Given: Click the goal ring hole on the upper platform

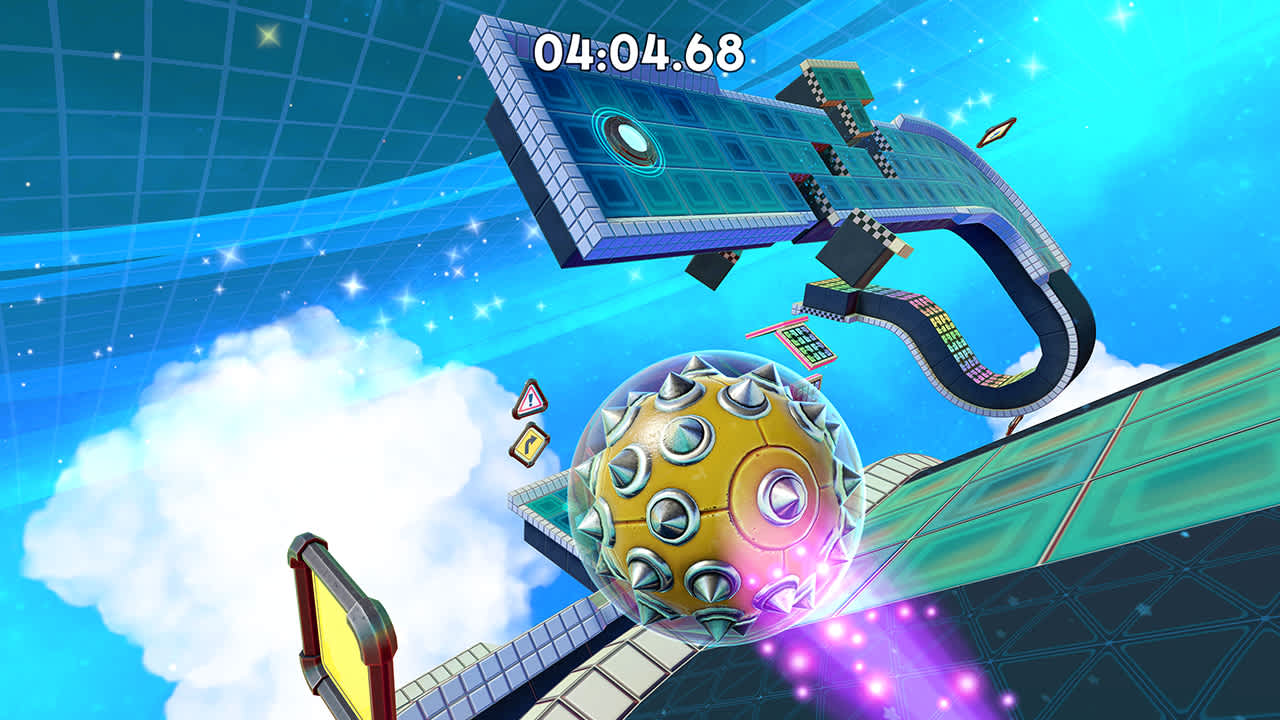Looking at the screenshot, I should pyautogui.click(x=628, y=135).
